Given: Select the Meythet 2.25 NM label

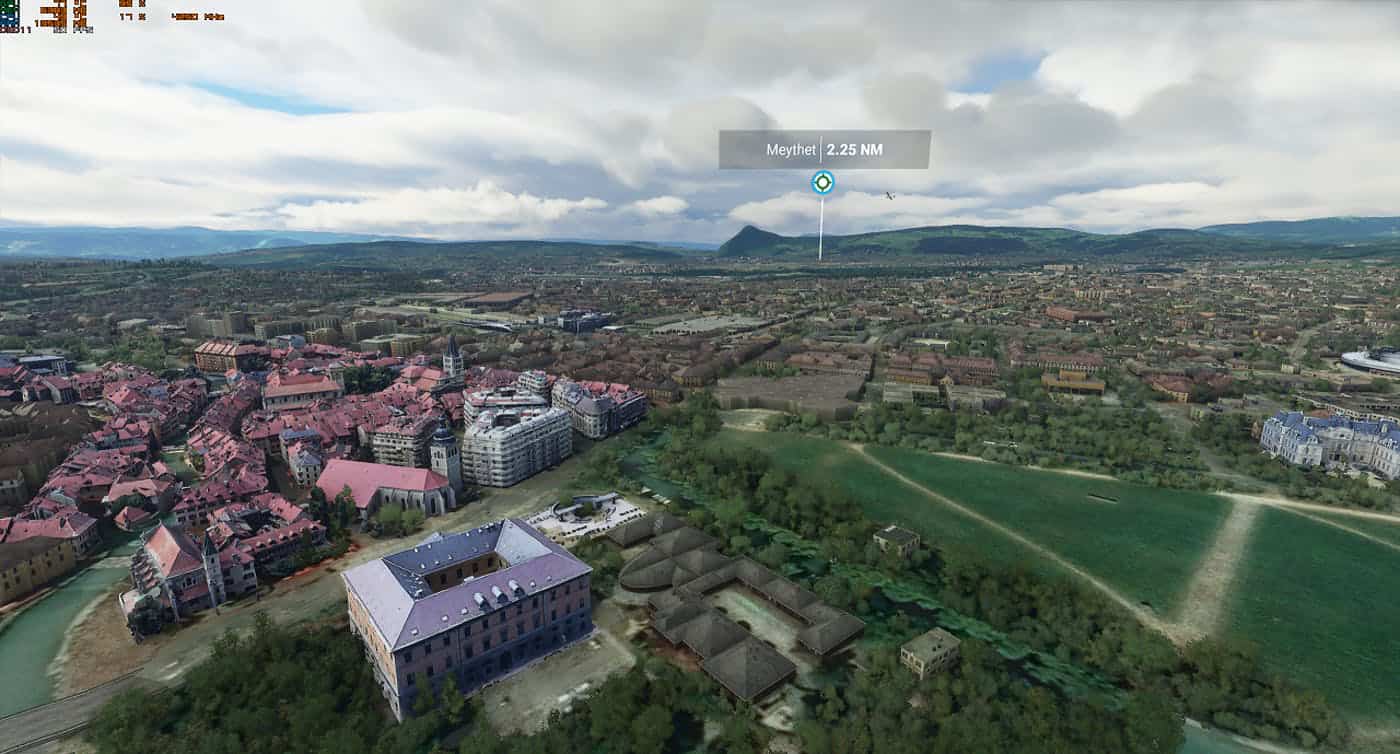Looking at the screenshot, I should 824,150.
